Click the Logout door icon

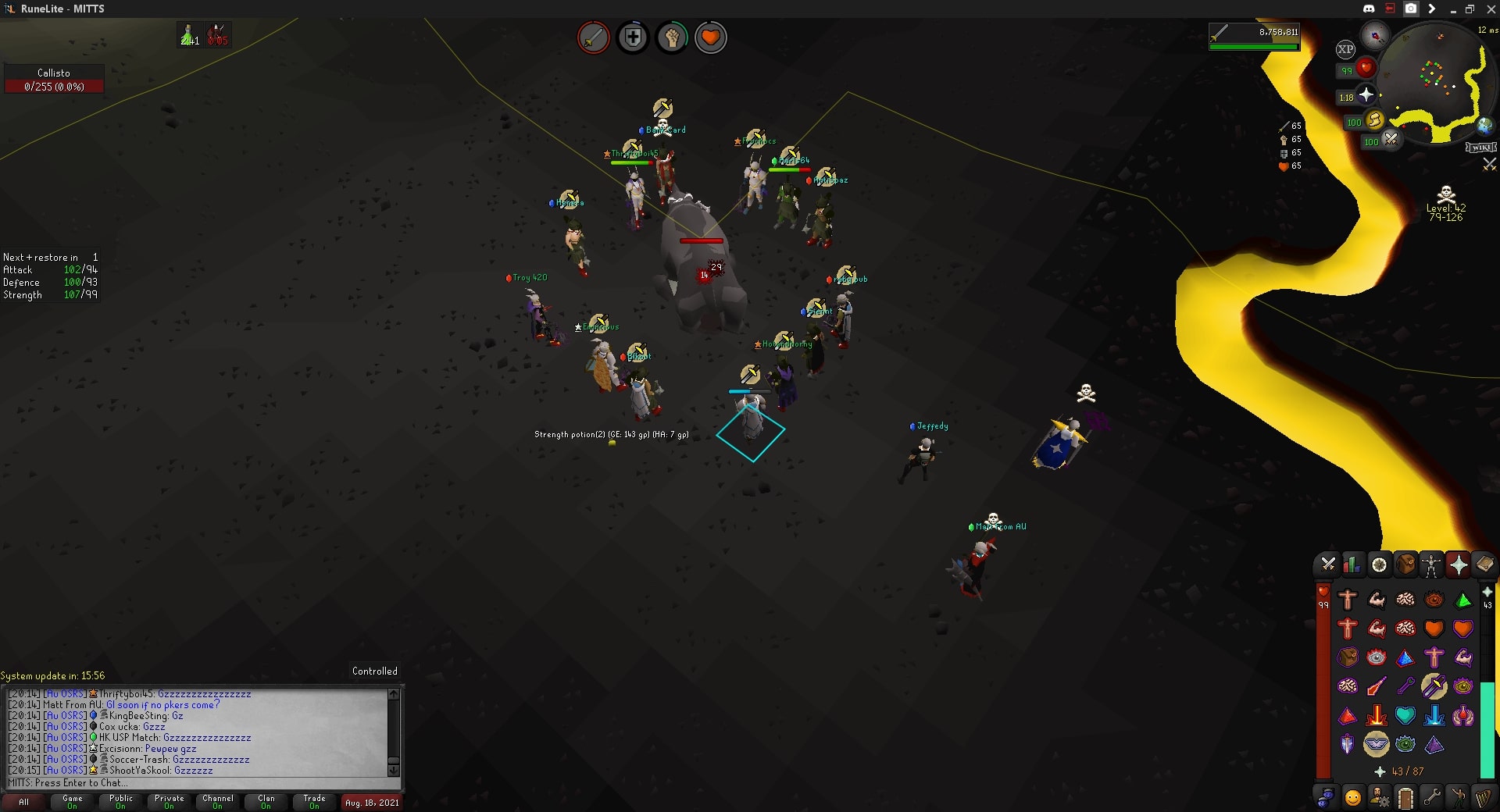click(1406, 796)
